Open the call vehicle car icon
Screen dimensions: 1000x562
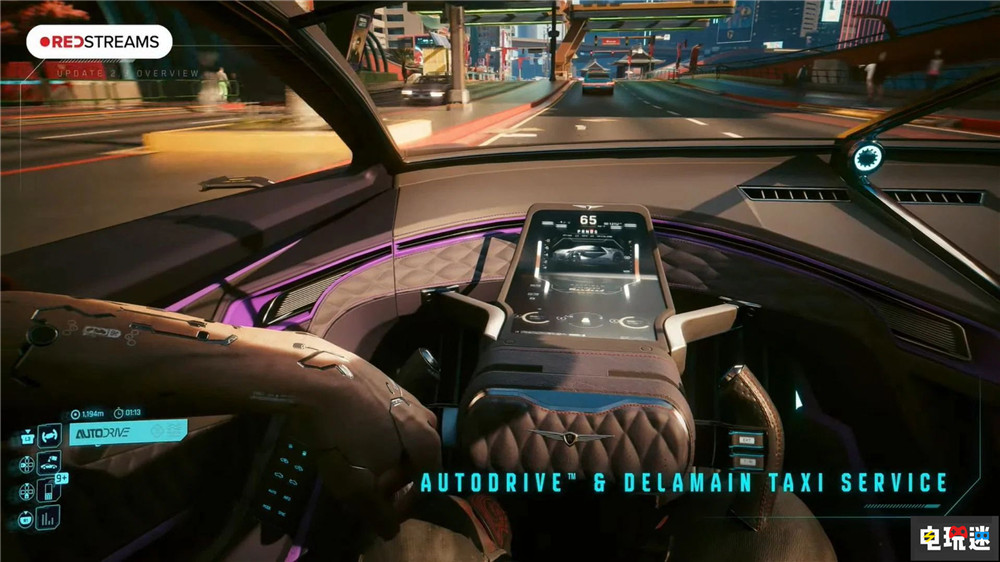tap(49, 462)
